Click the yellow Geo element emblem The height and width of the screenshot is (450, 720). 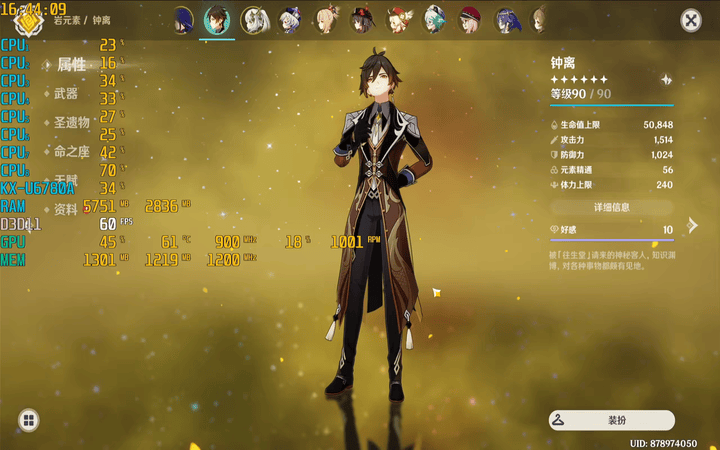pyautogui.click(x=27, y=18)
